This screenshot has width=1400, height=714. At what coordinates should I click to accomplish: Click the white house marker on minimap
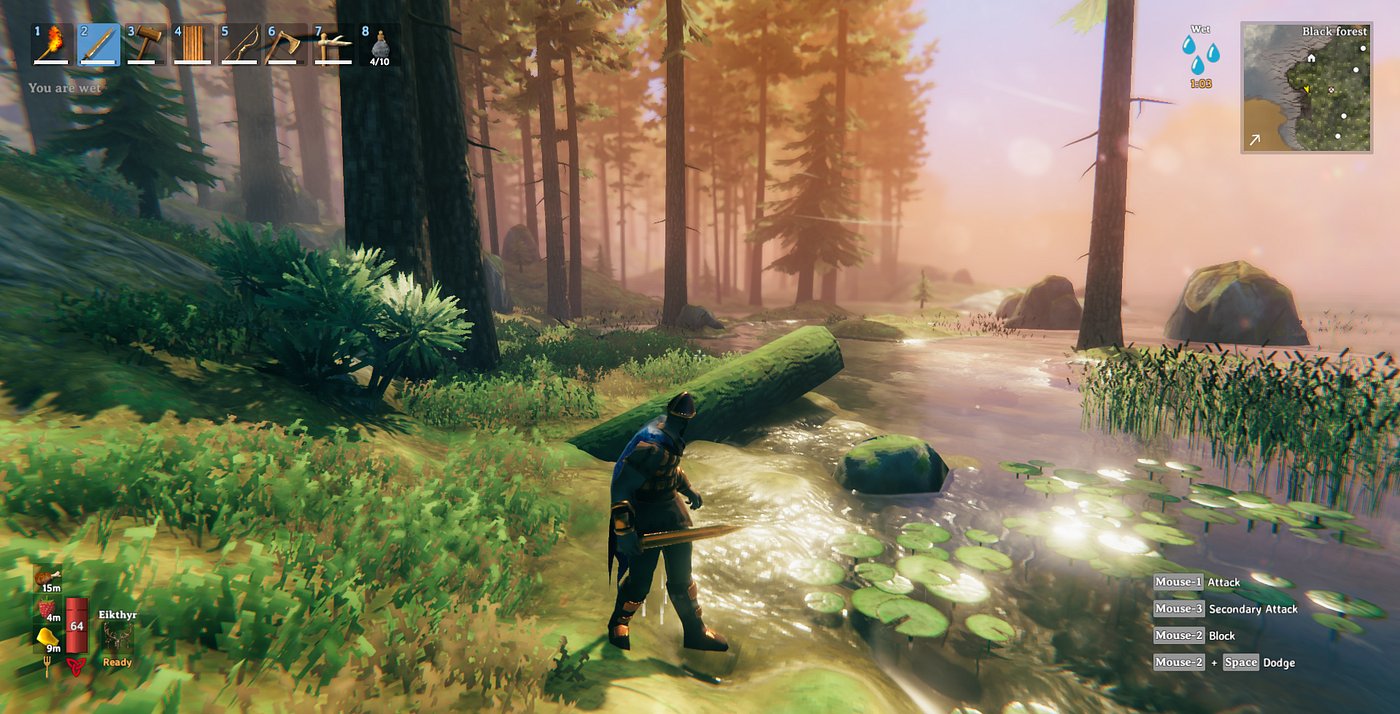[x=1310, y=58]
